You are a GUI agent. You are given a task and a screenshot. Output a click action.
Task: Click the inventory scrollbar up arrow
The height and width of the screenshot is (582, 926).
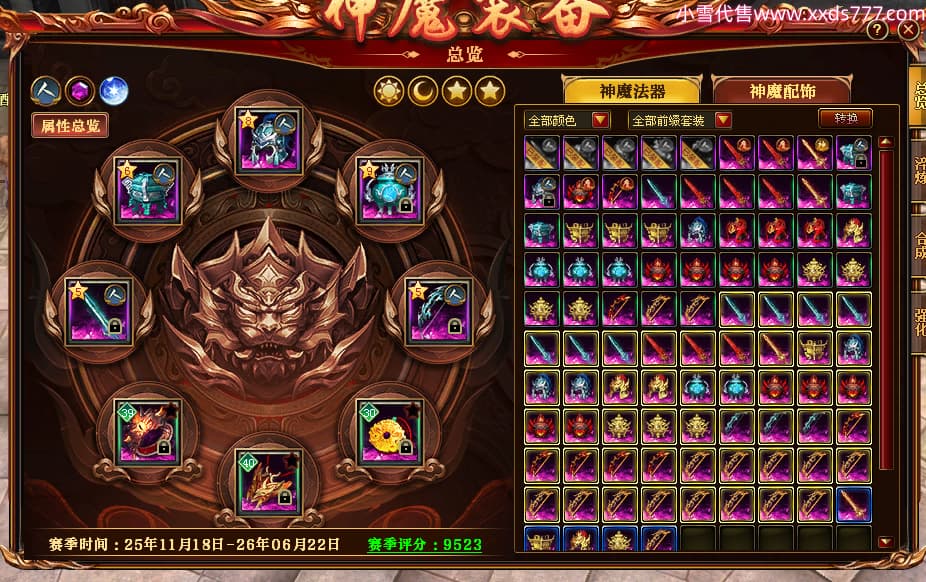(884, 142)
